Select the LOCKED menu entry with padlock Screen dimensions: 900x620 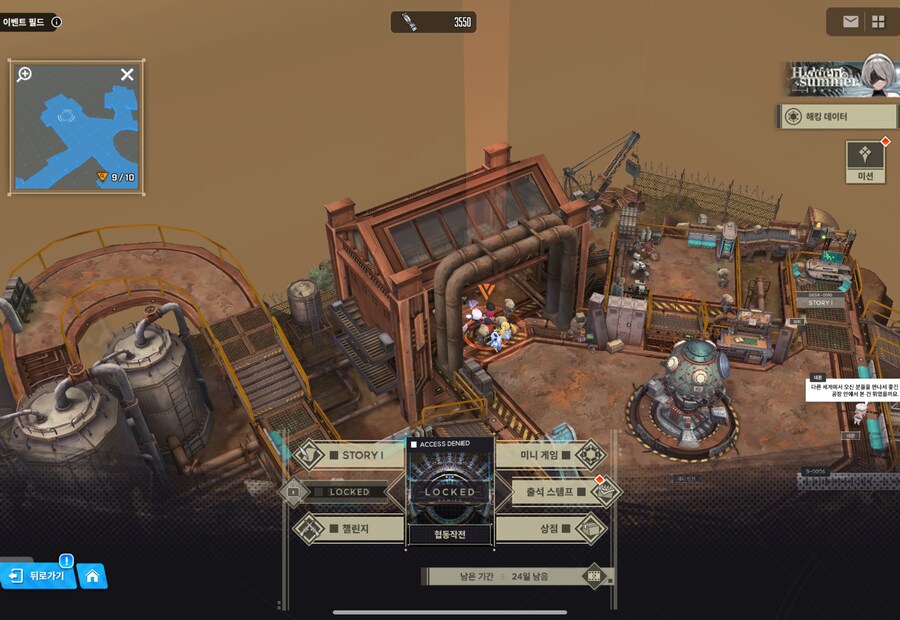[343, 492]
